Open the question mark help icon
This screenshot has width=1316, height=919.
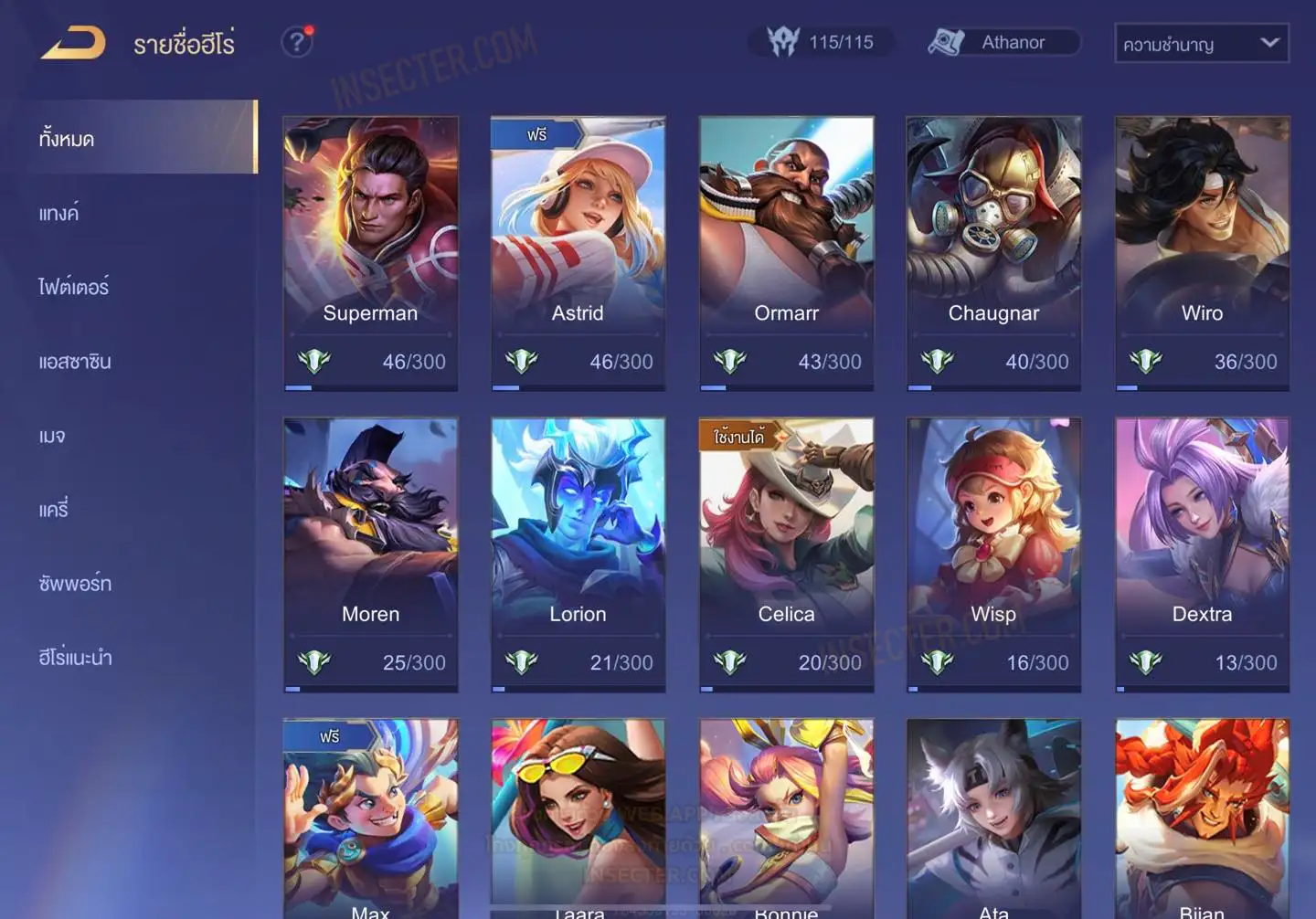tap(296, 42)
